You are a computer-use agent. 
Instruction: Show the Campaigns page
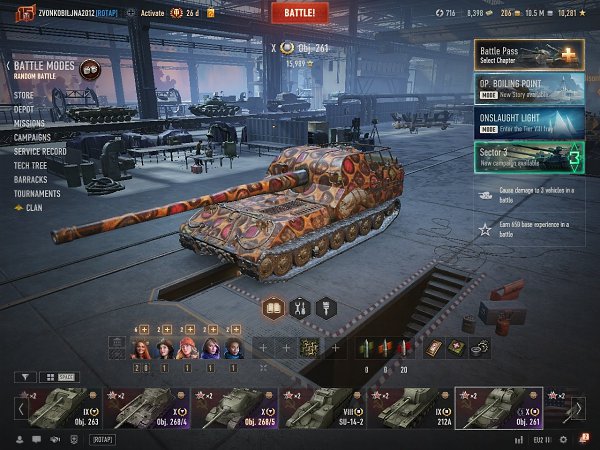click(33, 137)
